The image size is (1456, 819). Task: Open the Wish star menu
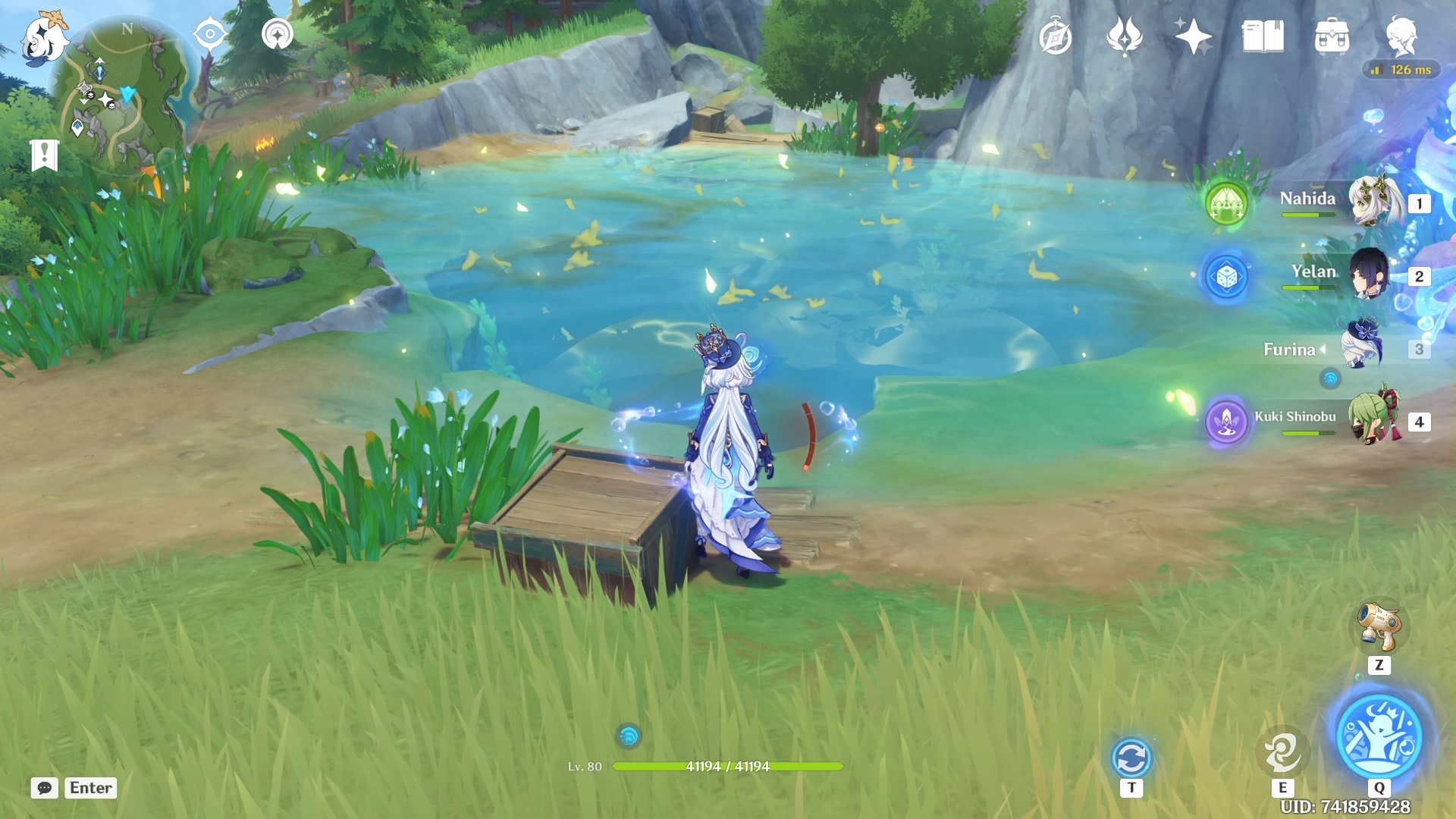pos(1193,36)
